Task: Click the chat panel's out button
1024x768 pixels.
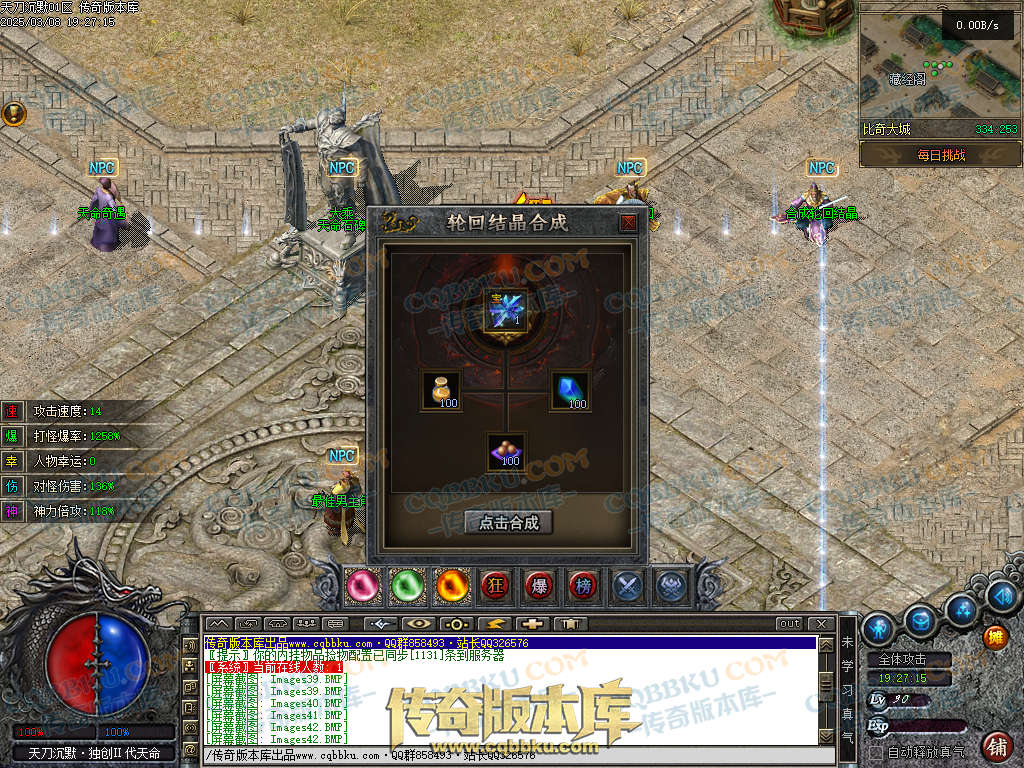Action: coord(790,624)
